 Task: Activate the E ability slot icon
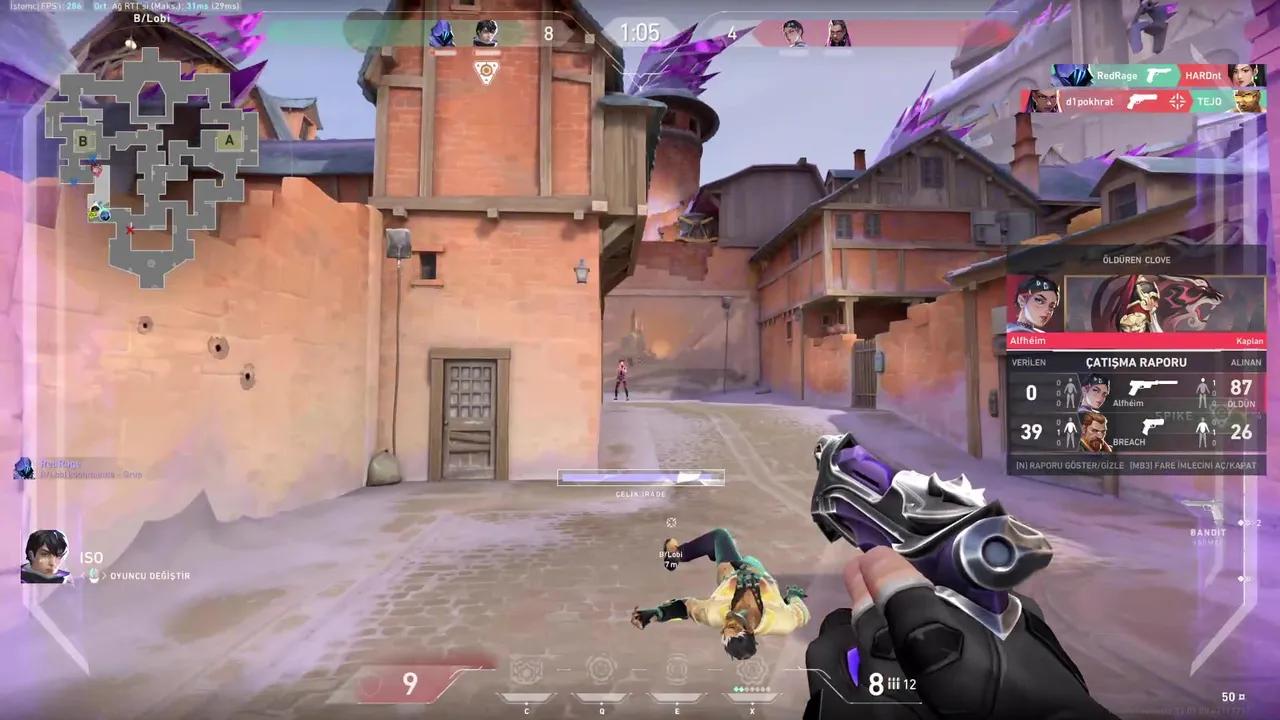pyautogui.click(x=677, y=669)
